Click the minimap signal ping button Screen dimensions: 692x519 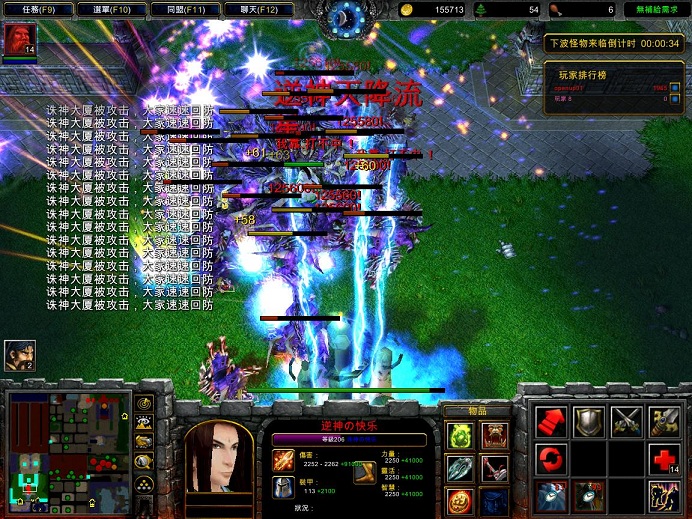point(145,404)
